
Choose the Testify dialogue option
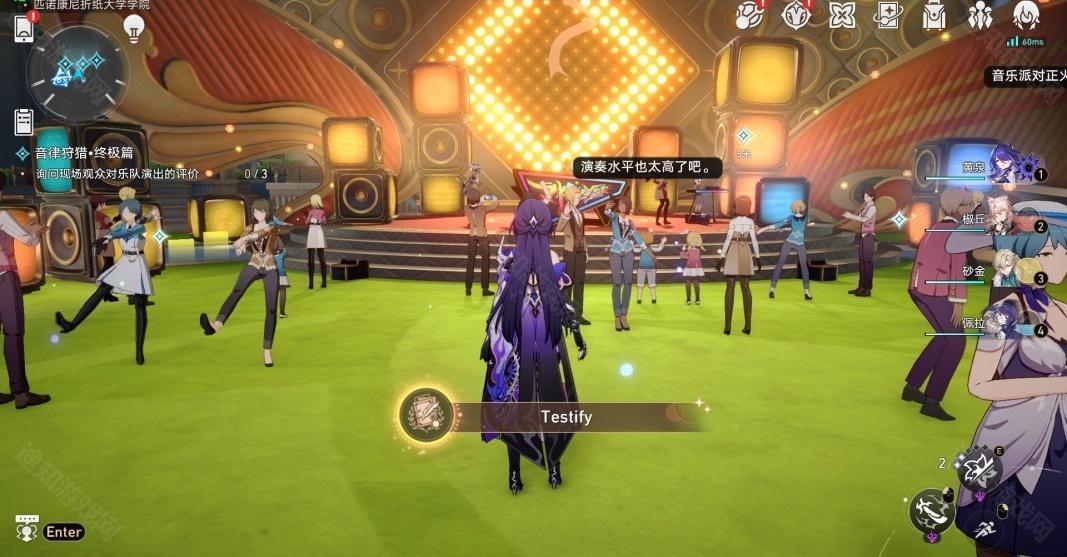[565, 417]
